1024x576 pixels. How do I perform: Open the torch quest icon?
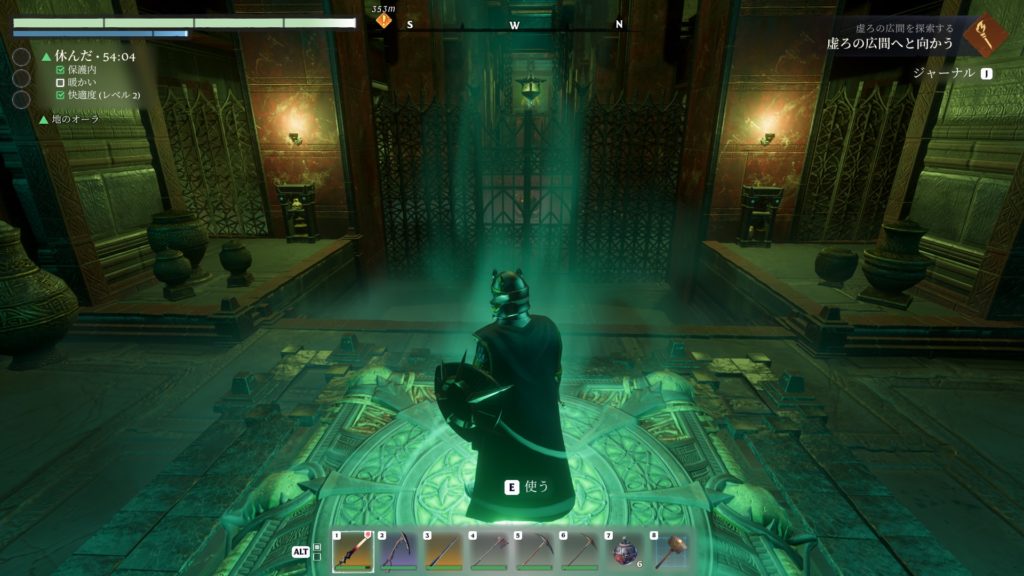tap(985, 35)
